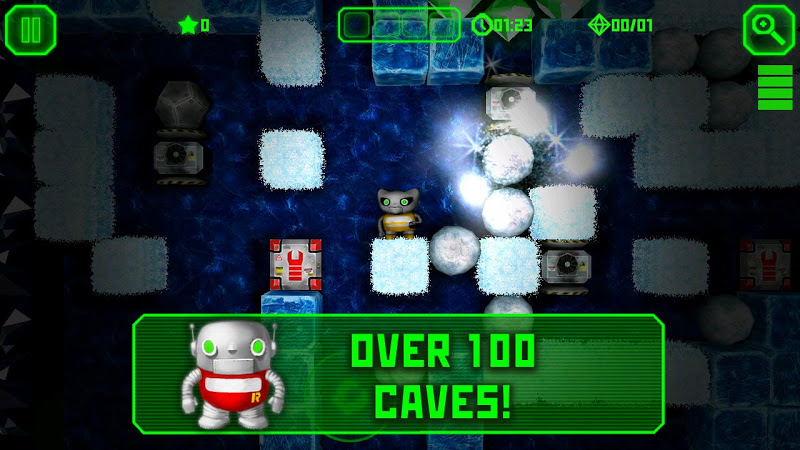Pause the game with the green button
Viewport: 800px width, 450px height.
coord(30,29)
